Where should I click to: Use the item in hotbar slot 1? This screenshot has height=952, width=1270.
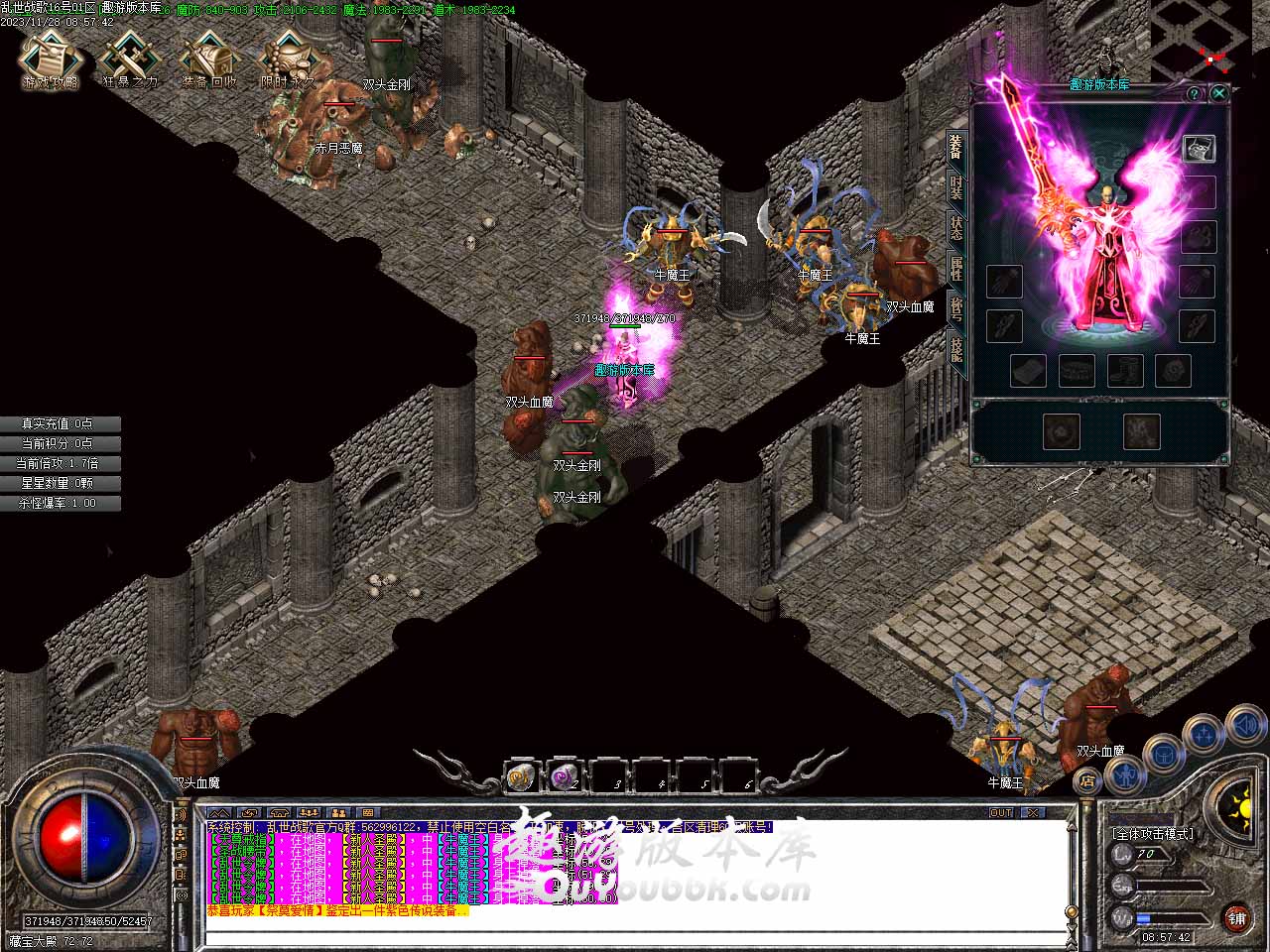coord(522,777)
